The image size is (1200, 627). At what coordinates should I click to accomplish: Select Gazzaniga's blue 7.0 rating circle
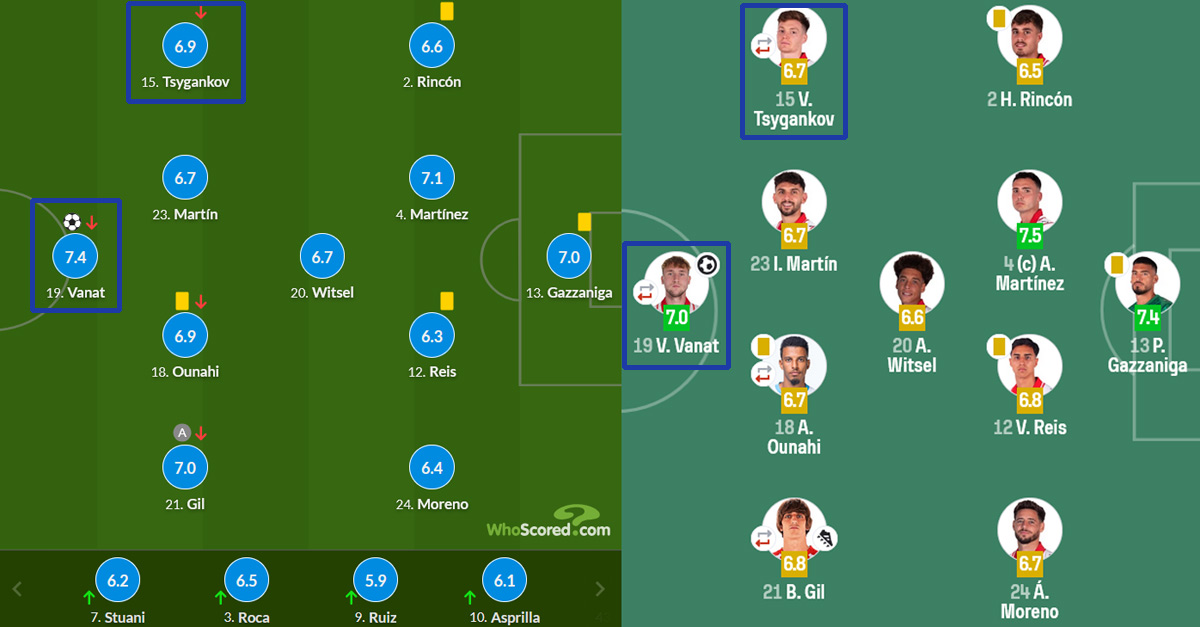568,257
